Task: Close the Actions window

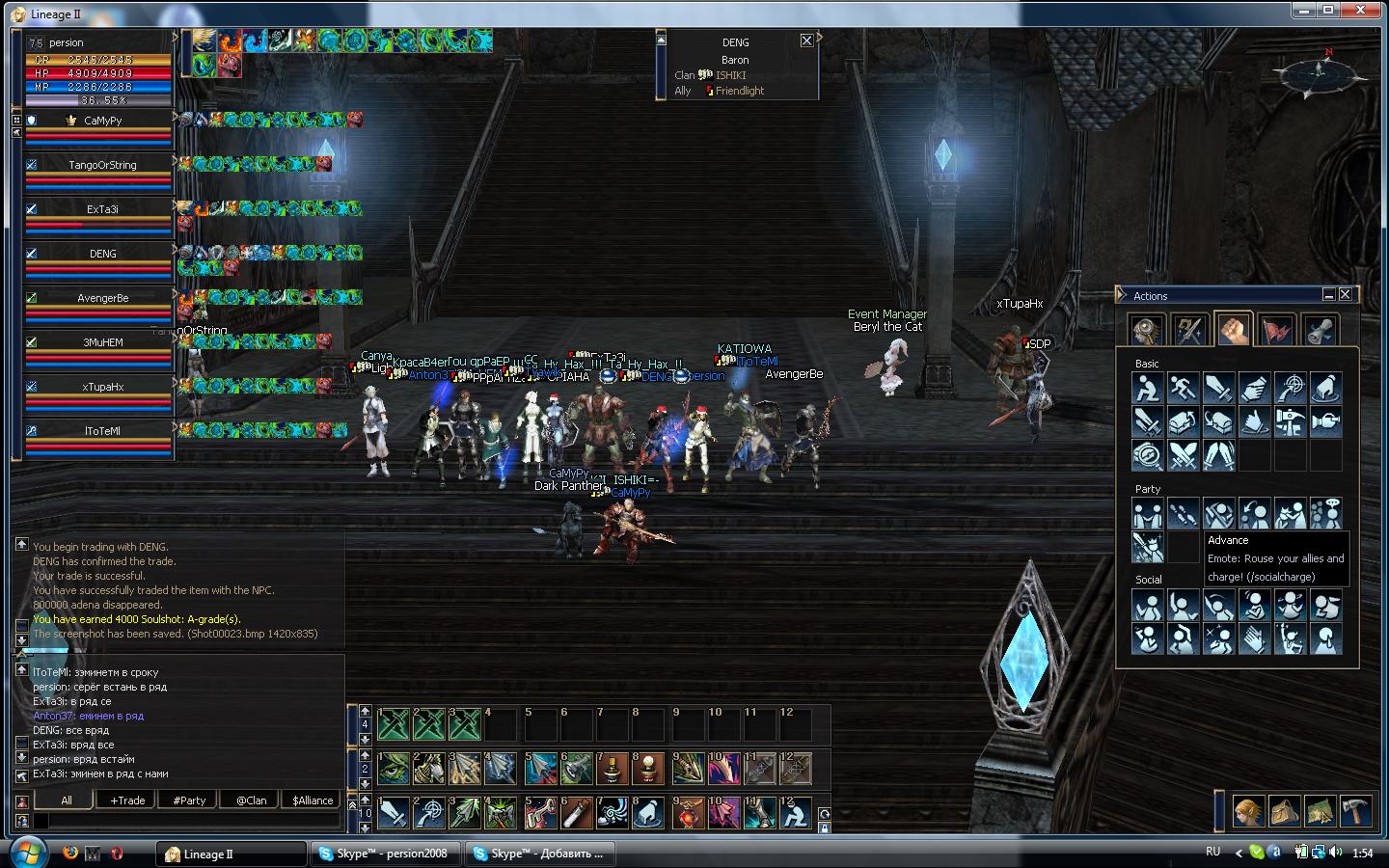Action: click(1345, 294)
